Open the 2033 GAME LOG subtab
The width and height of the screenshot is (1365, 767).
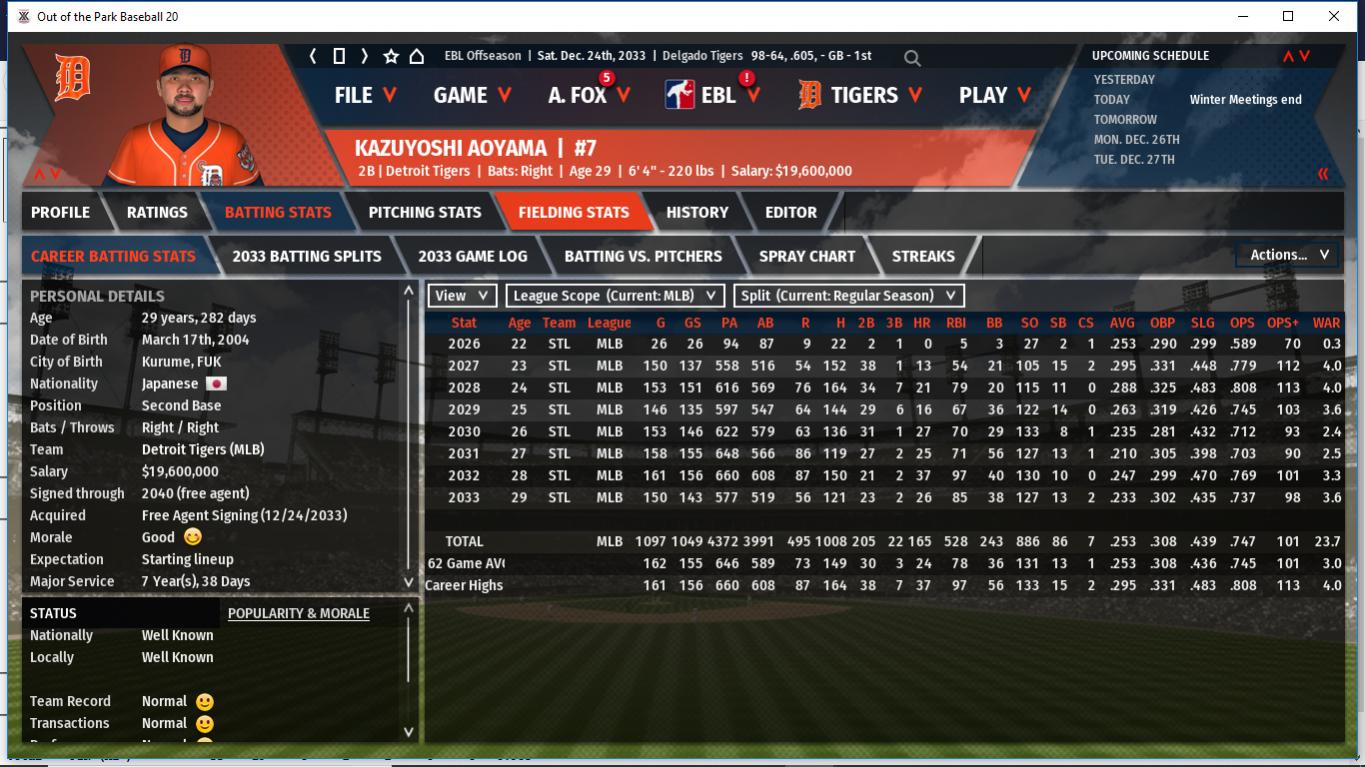click(472, 256)
